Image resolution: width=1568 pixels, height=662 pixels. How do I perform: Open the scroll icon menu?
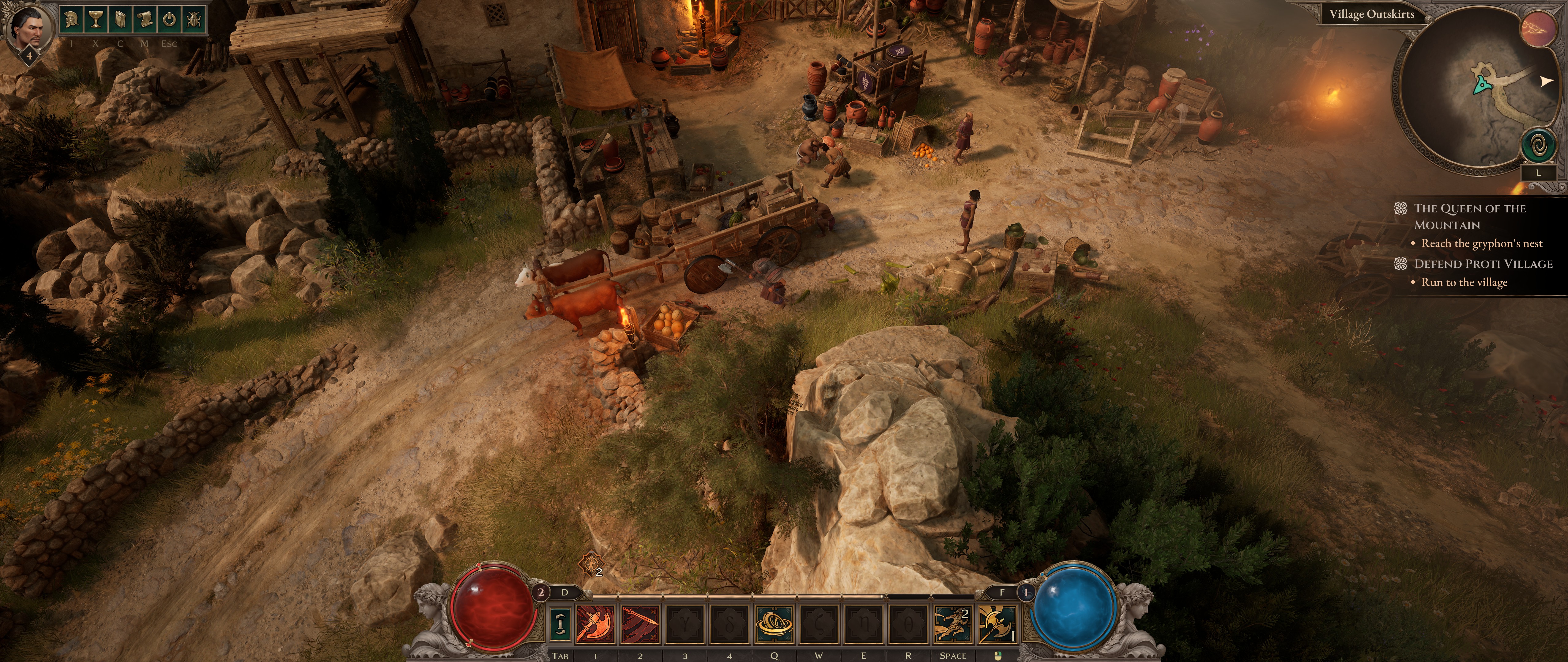point(145,20)
